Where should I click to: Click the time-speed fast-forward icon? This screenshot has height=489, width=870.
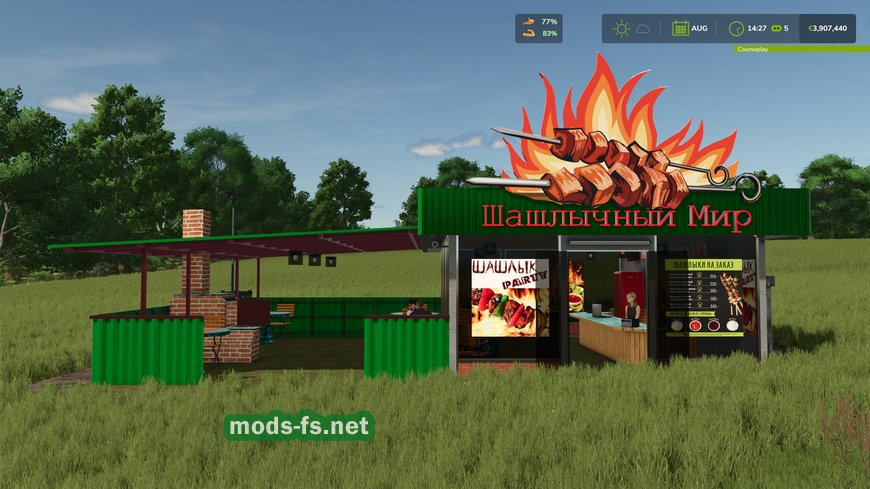click(774, 28)
